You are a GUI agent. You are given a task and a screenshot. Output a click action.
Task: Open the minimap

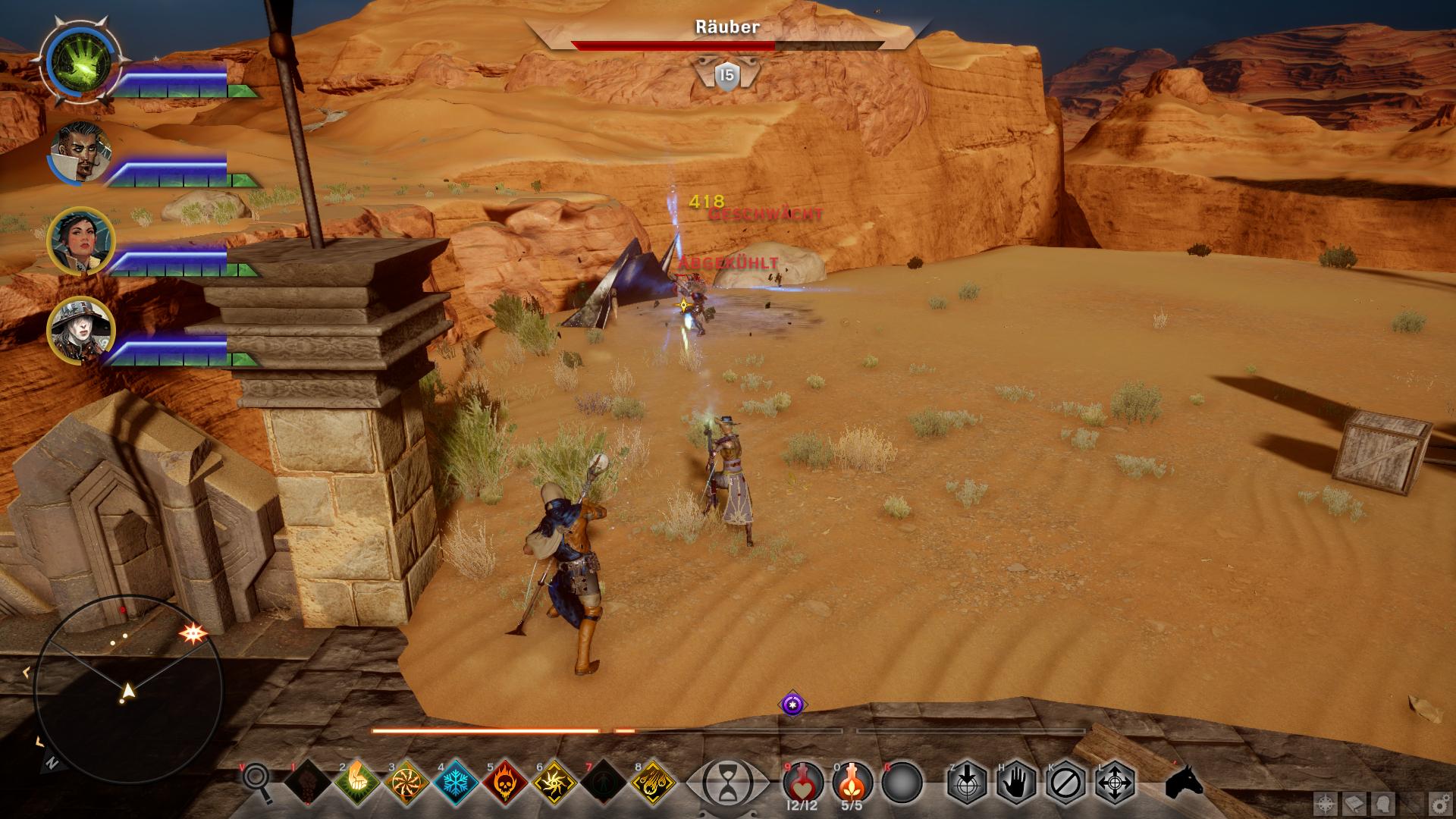[x=127, y=690]
